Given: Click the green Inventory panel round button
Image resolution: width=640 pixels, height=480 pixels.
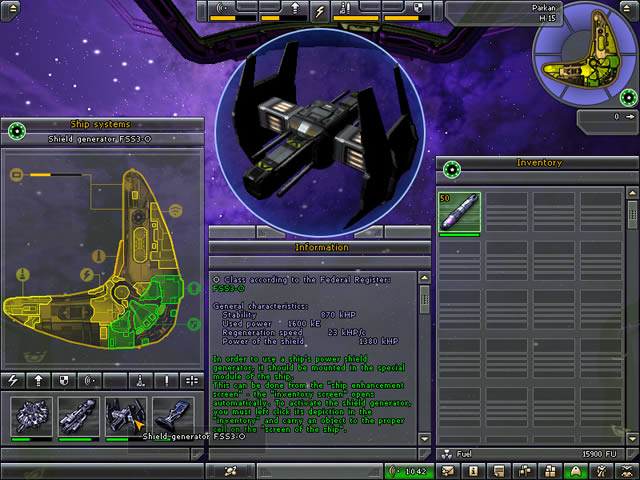Looking at the screenshot, I should pos(452,169).
